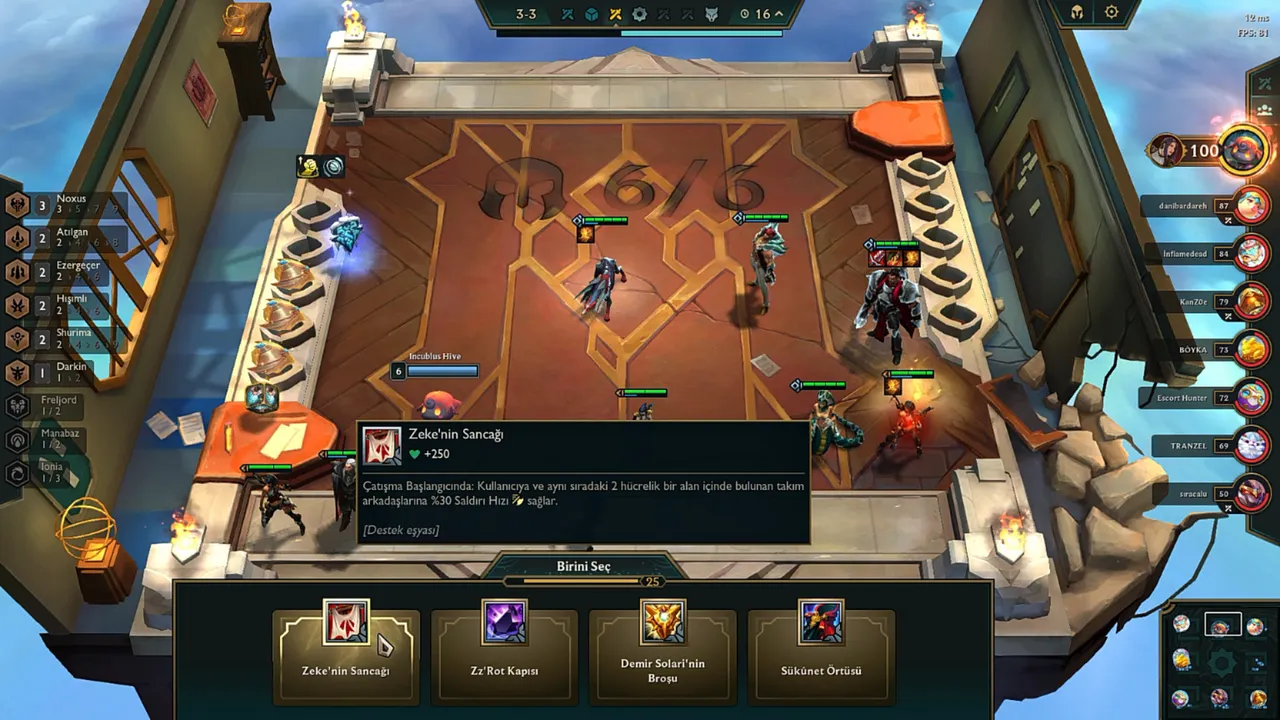
Task: Click the arena minimap panel
Action: point(1220,661)
